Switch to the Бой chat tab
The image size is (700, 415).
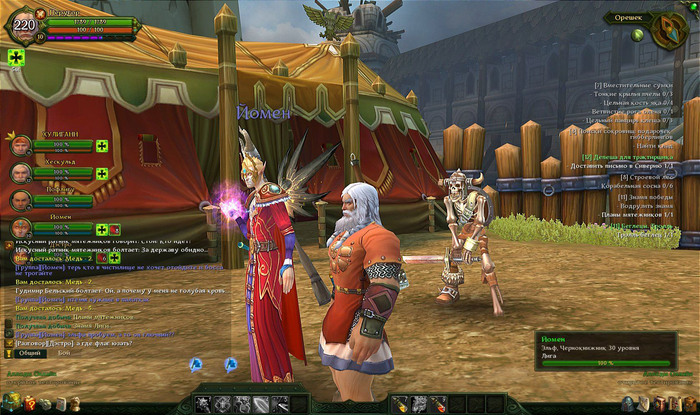tap(63, 353)
